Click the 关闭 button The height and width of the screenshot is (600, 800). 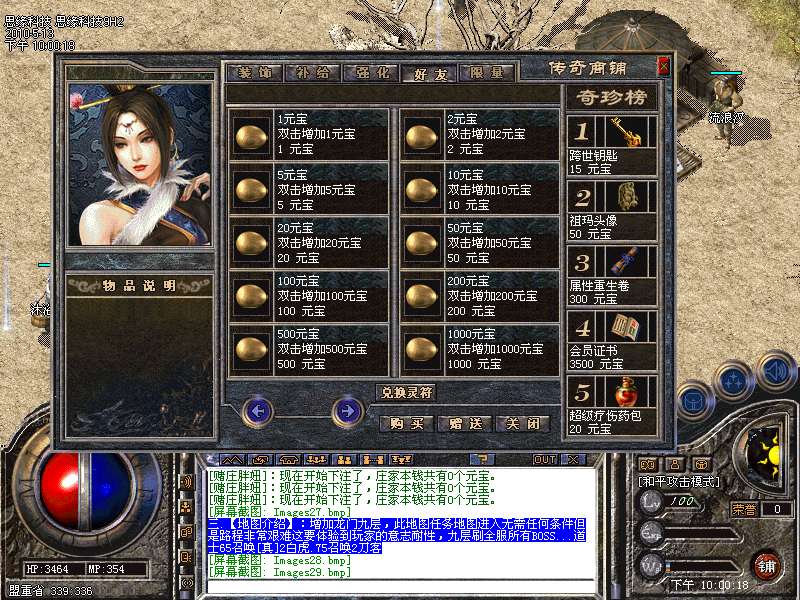tap(523, 423)
